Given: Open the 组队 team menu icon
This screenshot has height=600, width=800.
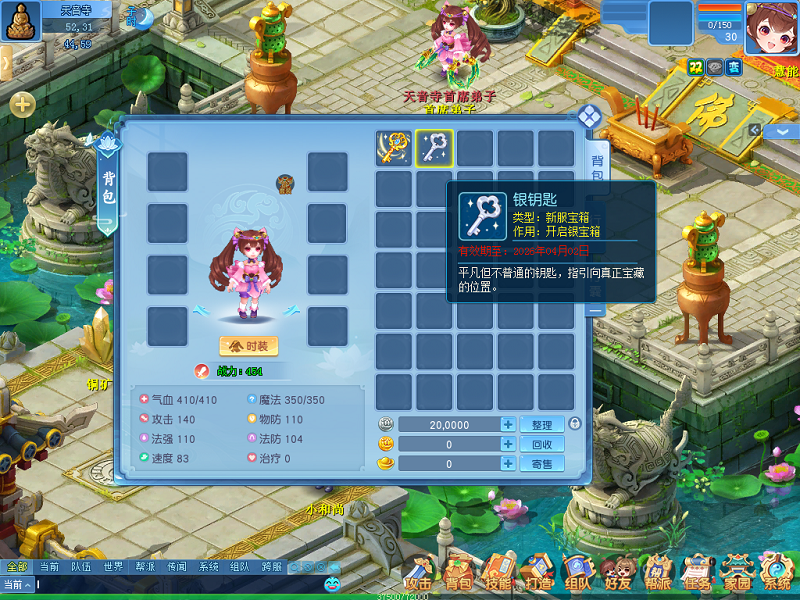Looking at the screenshot, I should click(577, 574).
